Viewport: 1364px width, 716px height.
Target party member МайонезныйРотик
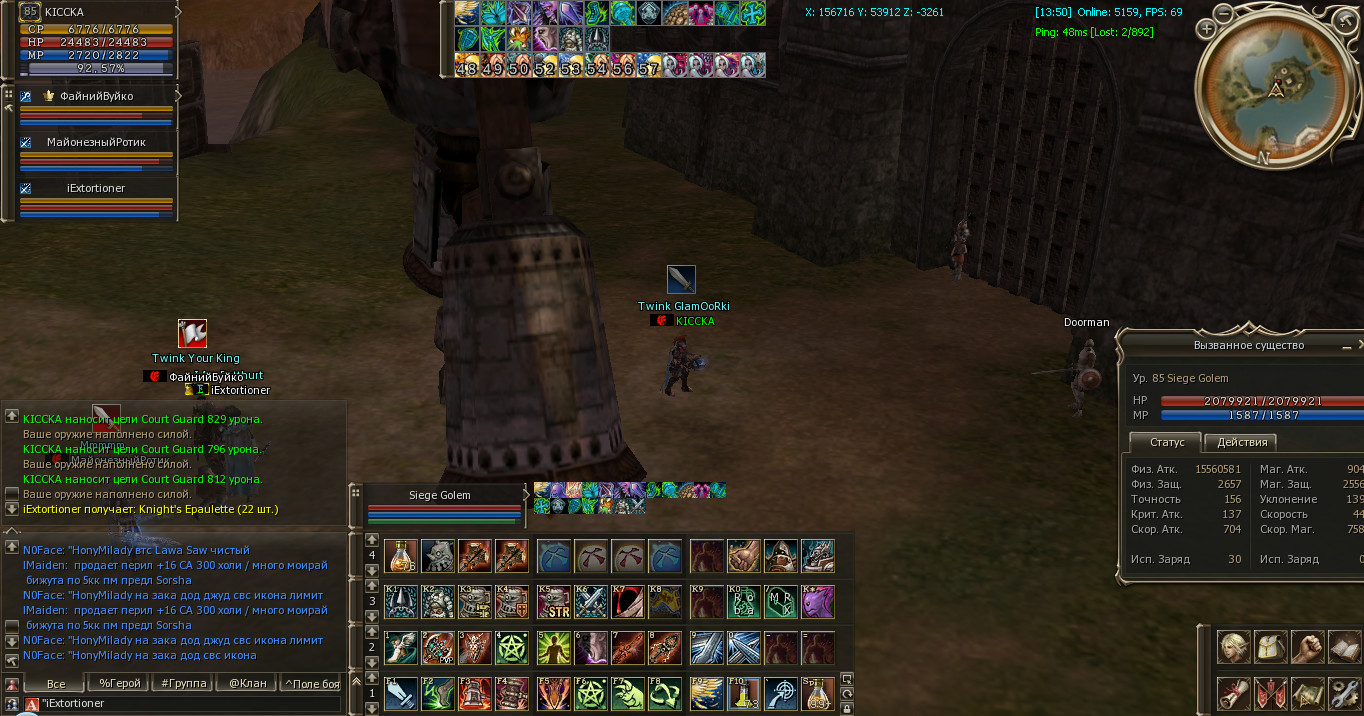click(x=96, y=142)
